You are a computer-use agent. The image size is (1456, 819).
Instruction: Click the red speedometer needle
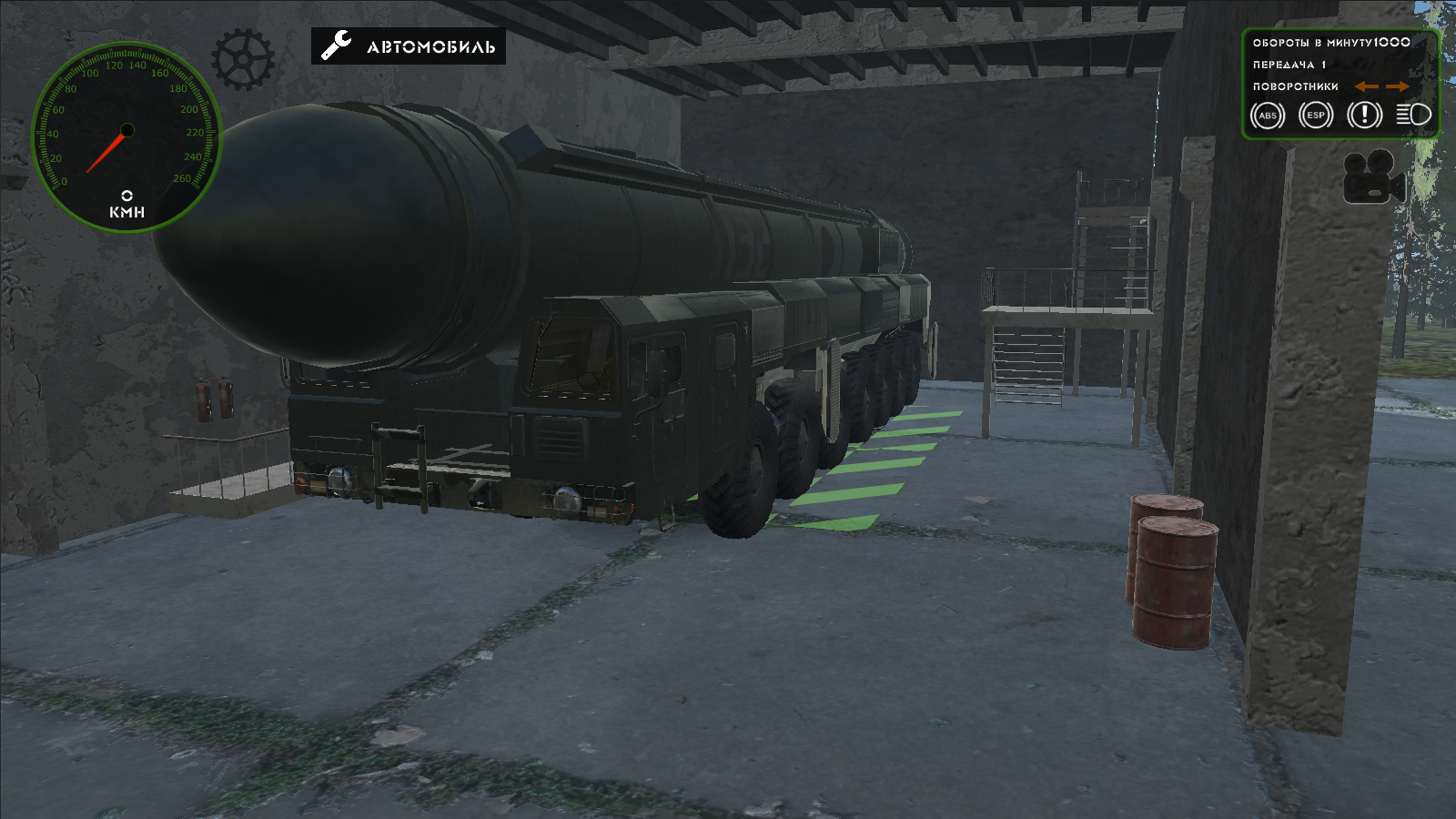point(103,153)
